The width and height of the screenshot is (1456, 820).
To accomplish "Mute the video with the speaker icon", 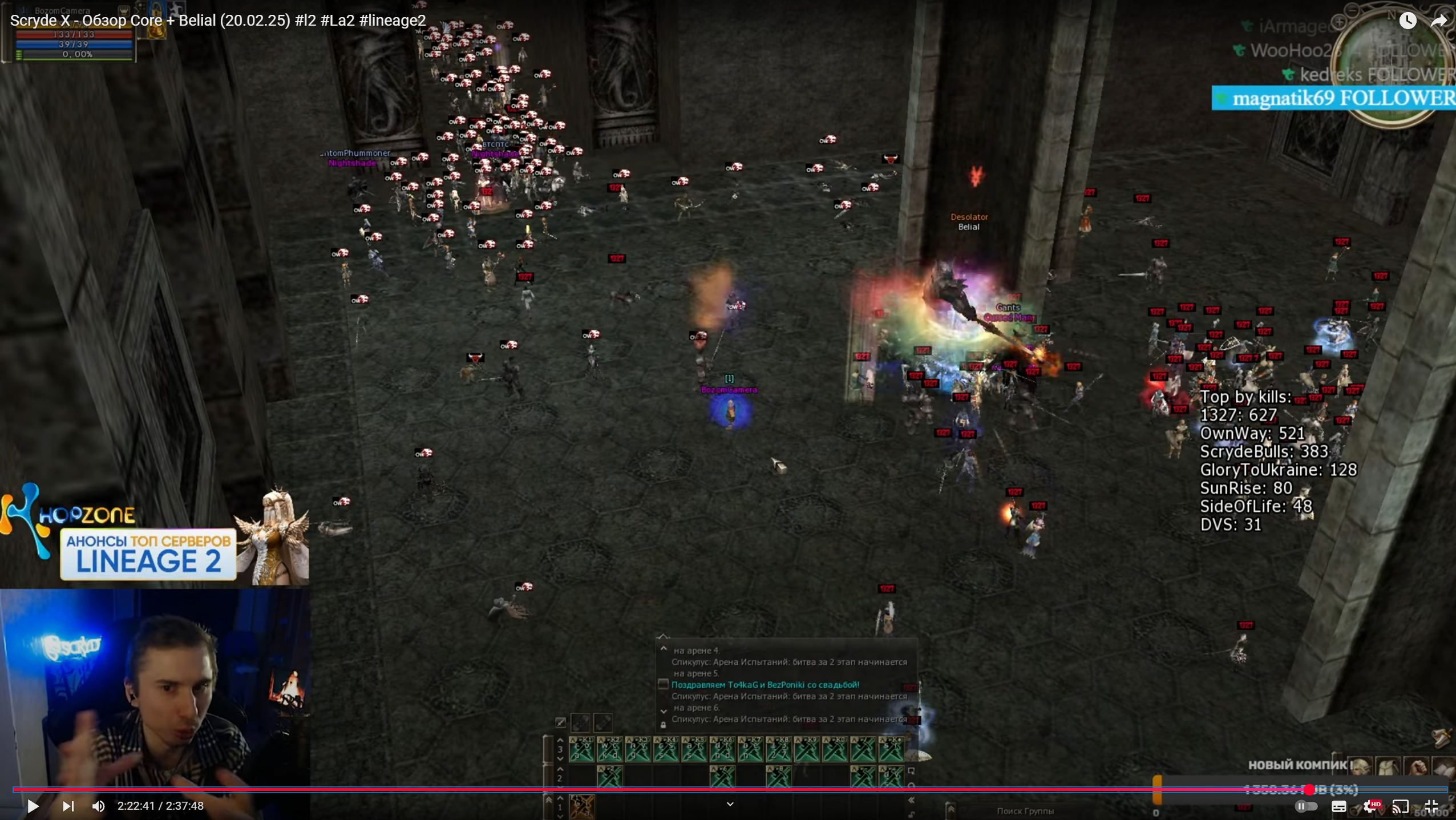I will click(x=98, y=806).
